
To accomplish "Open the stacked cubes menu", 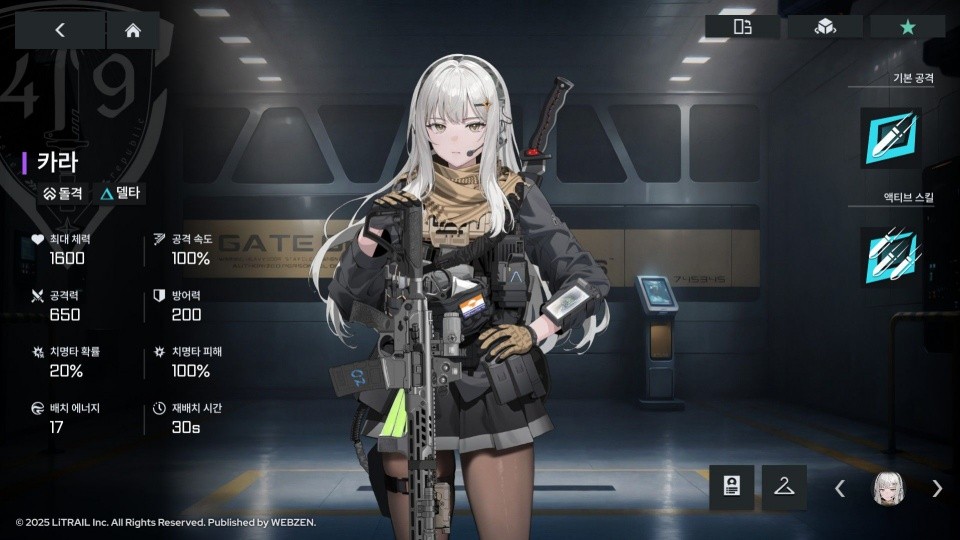I will [x=825, y=27].
